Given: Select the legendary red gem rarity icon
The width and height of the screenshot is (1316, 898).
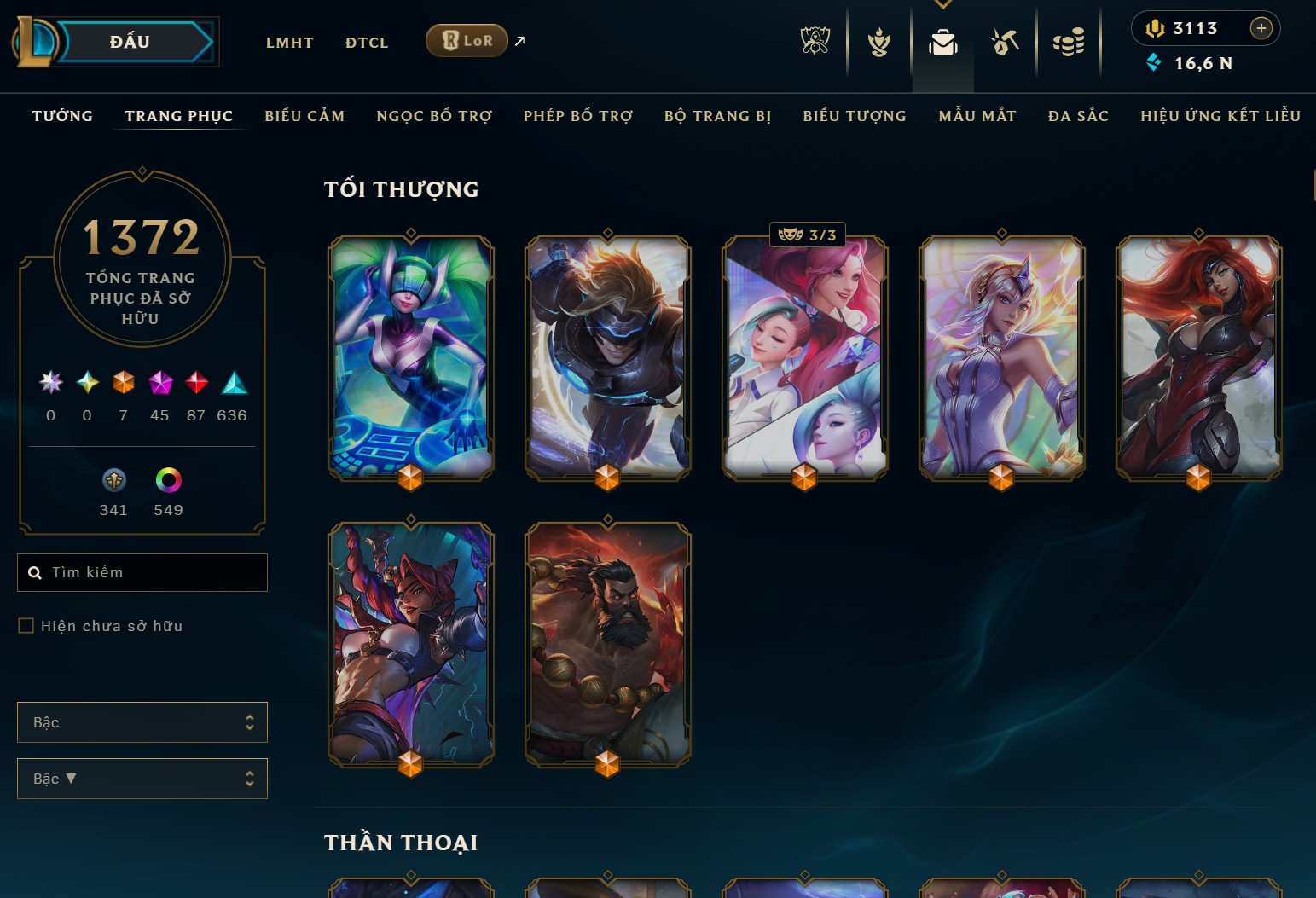Looking at the screenshot, I should click(x=196, y=383).
